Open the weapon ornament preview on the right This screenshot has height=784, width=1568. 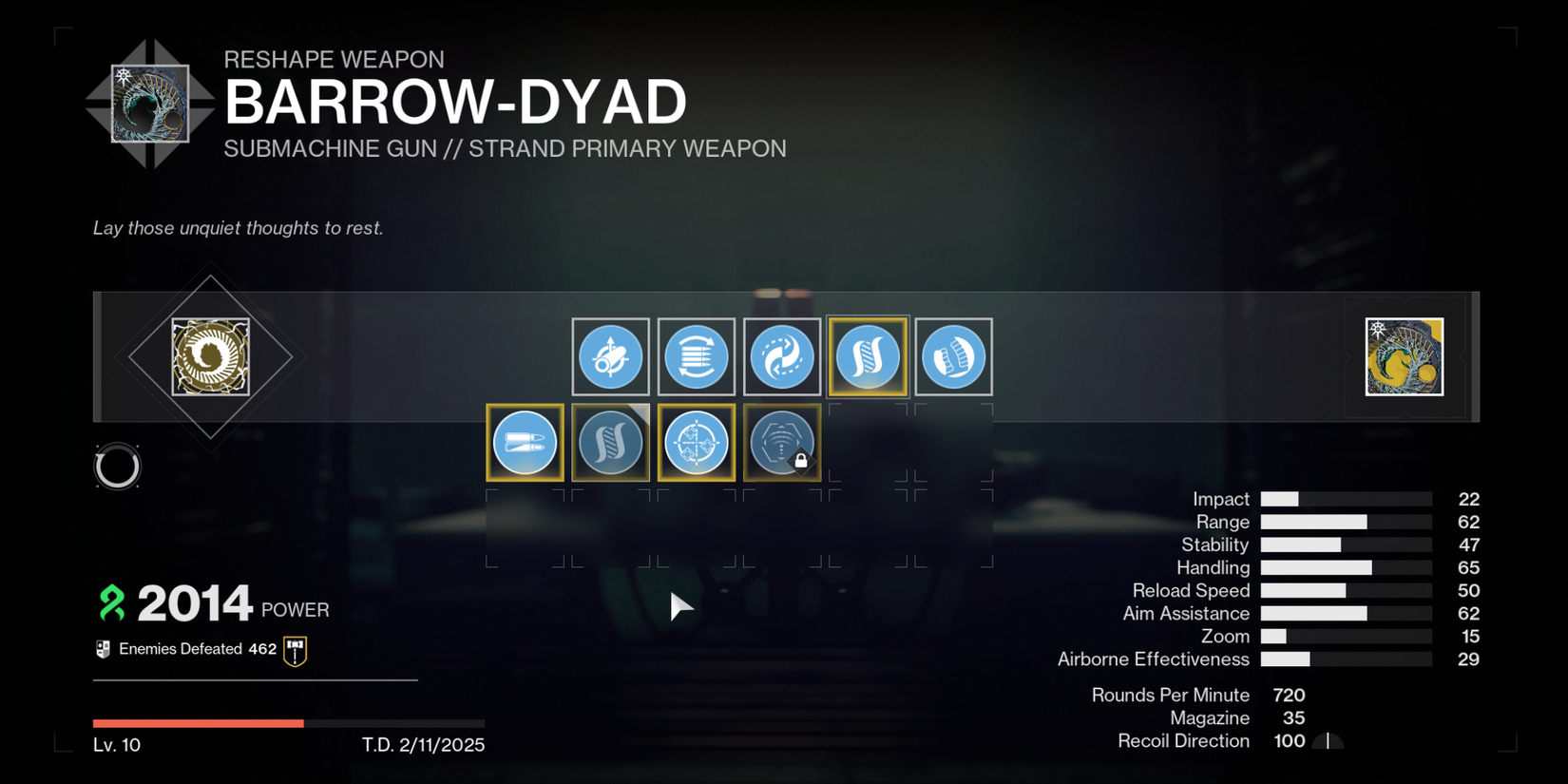pyautogui.click(x=1404, y=356)
